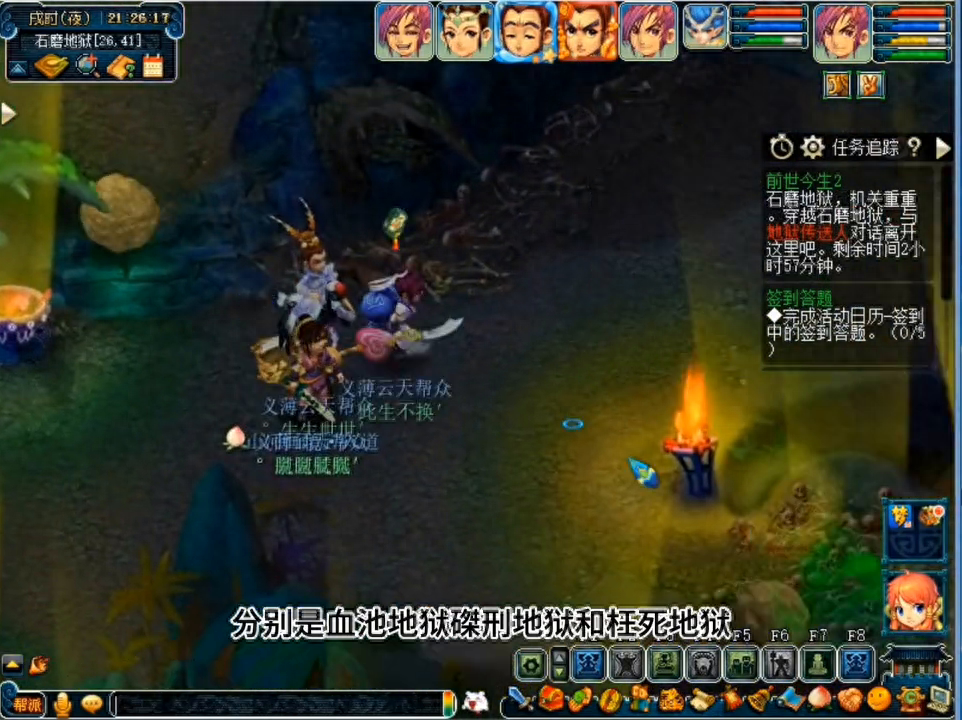Collapse the 任务追踪 panel with the arrow

pos(943,148)
